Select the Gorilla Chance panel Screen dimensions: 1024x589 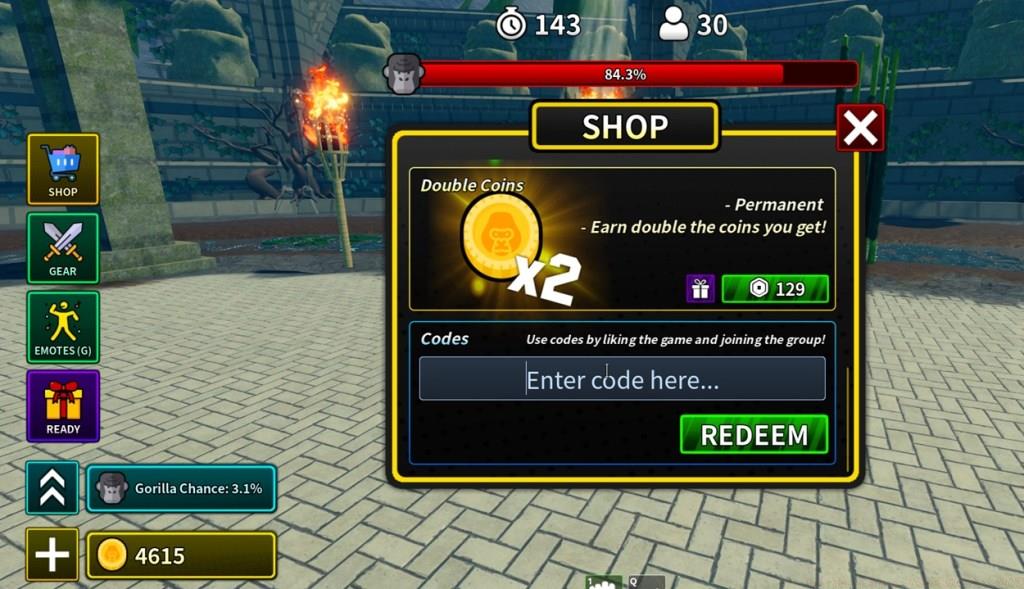coord(180,488)
